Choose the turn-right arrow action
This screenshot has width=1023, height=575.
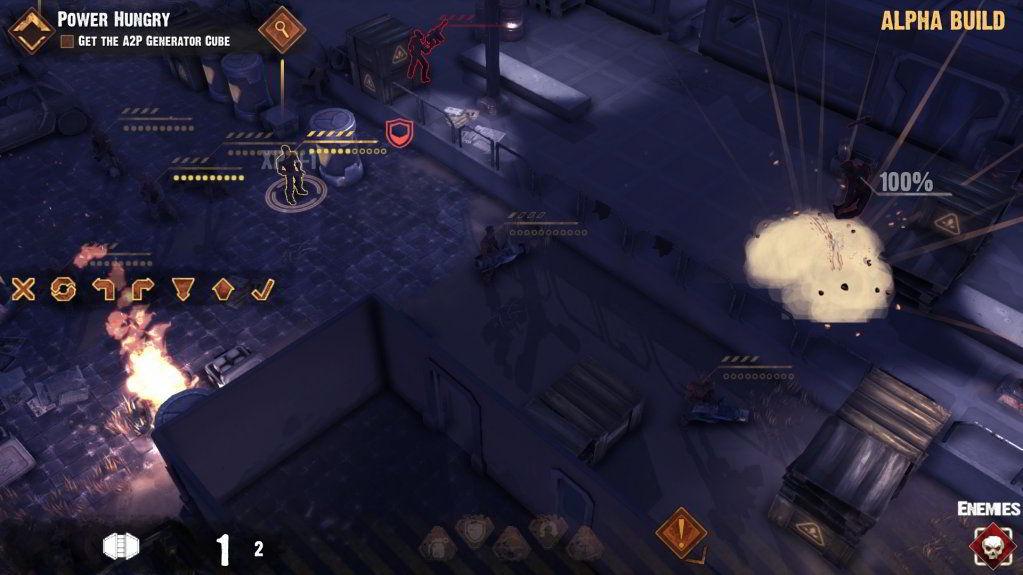pyautogui.click(x=141, y=290)
